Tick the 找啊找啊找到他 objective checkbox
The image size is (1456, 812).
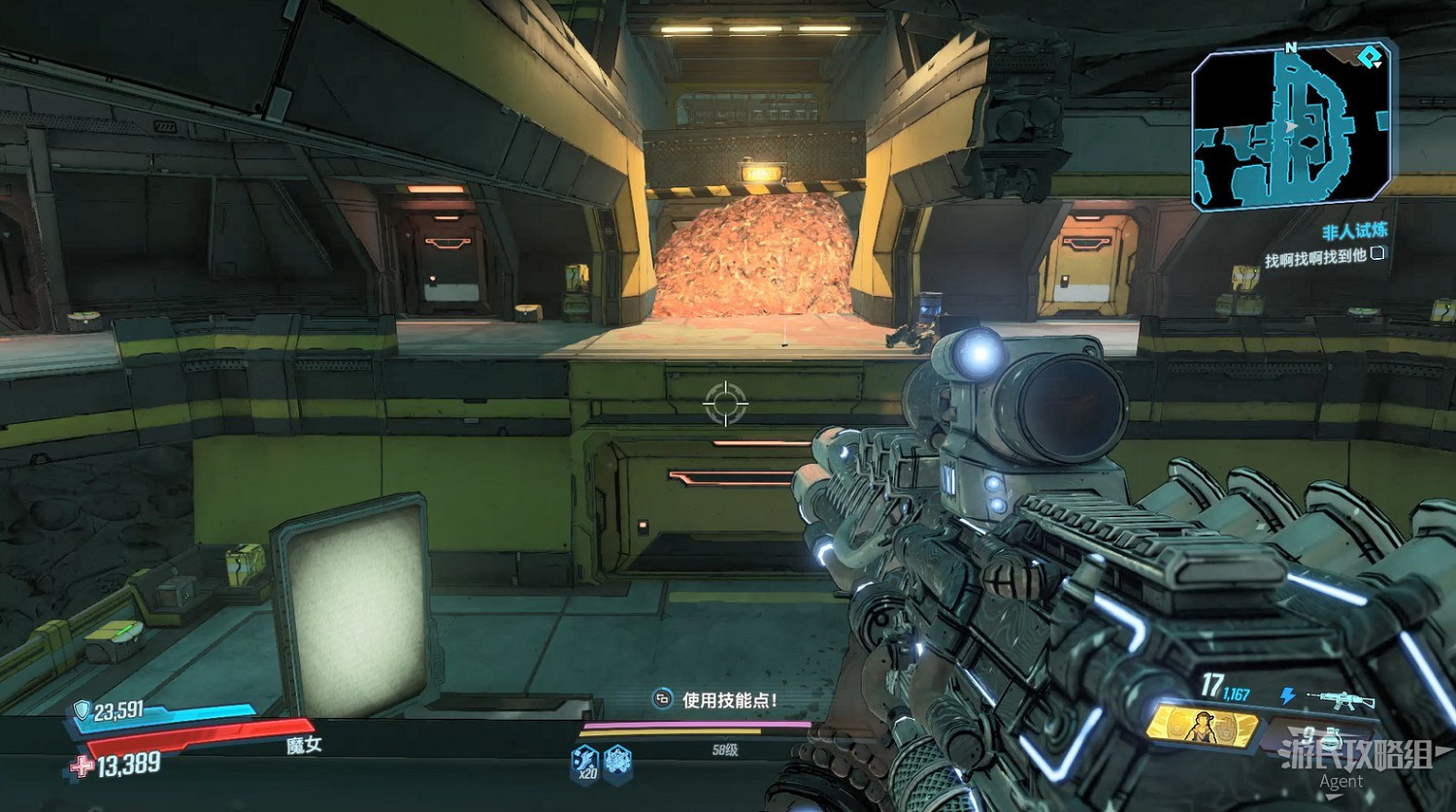coord(1377,254)
